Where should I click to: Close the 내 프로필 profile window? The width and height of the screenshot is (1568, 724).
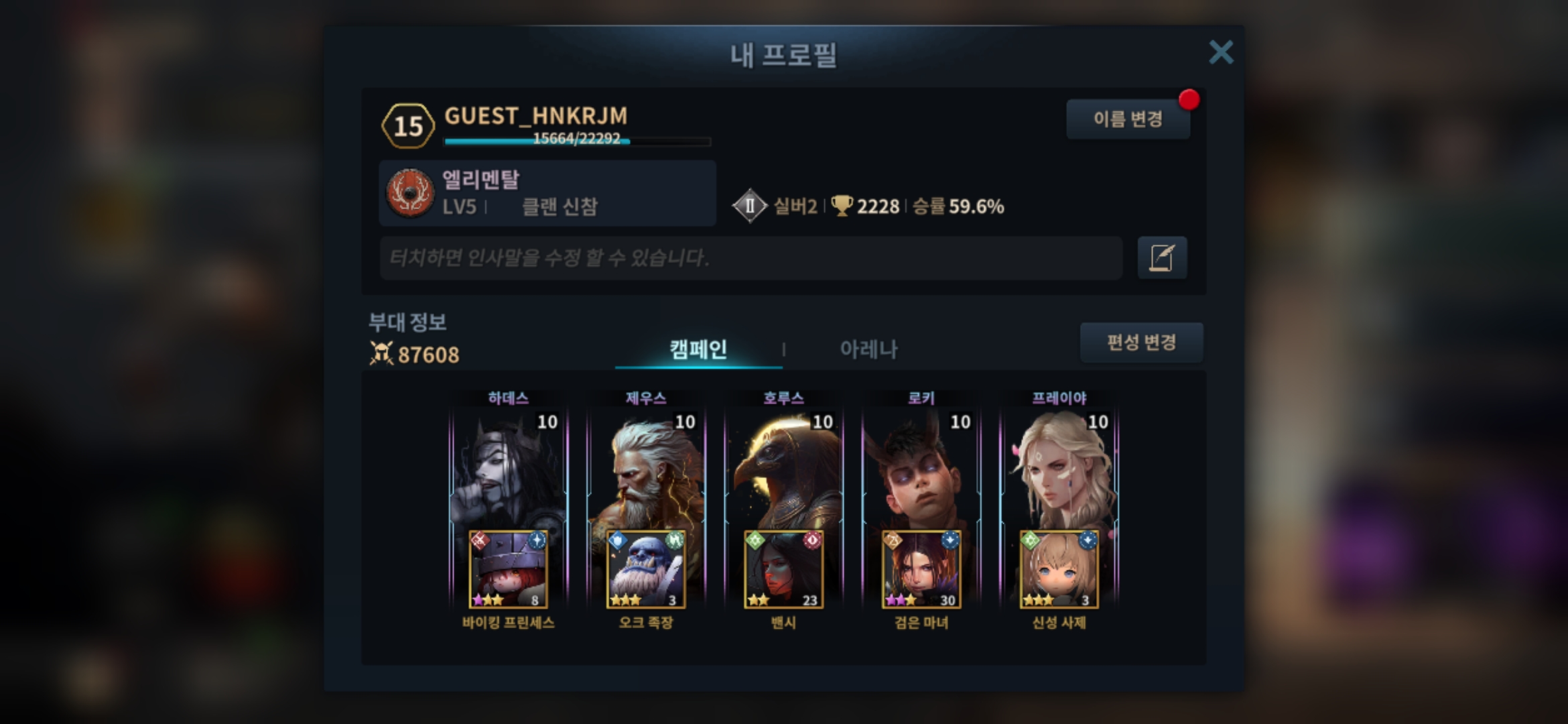tap(1220, 52)
